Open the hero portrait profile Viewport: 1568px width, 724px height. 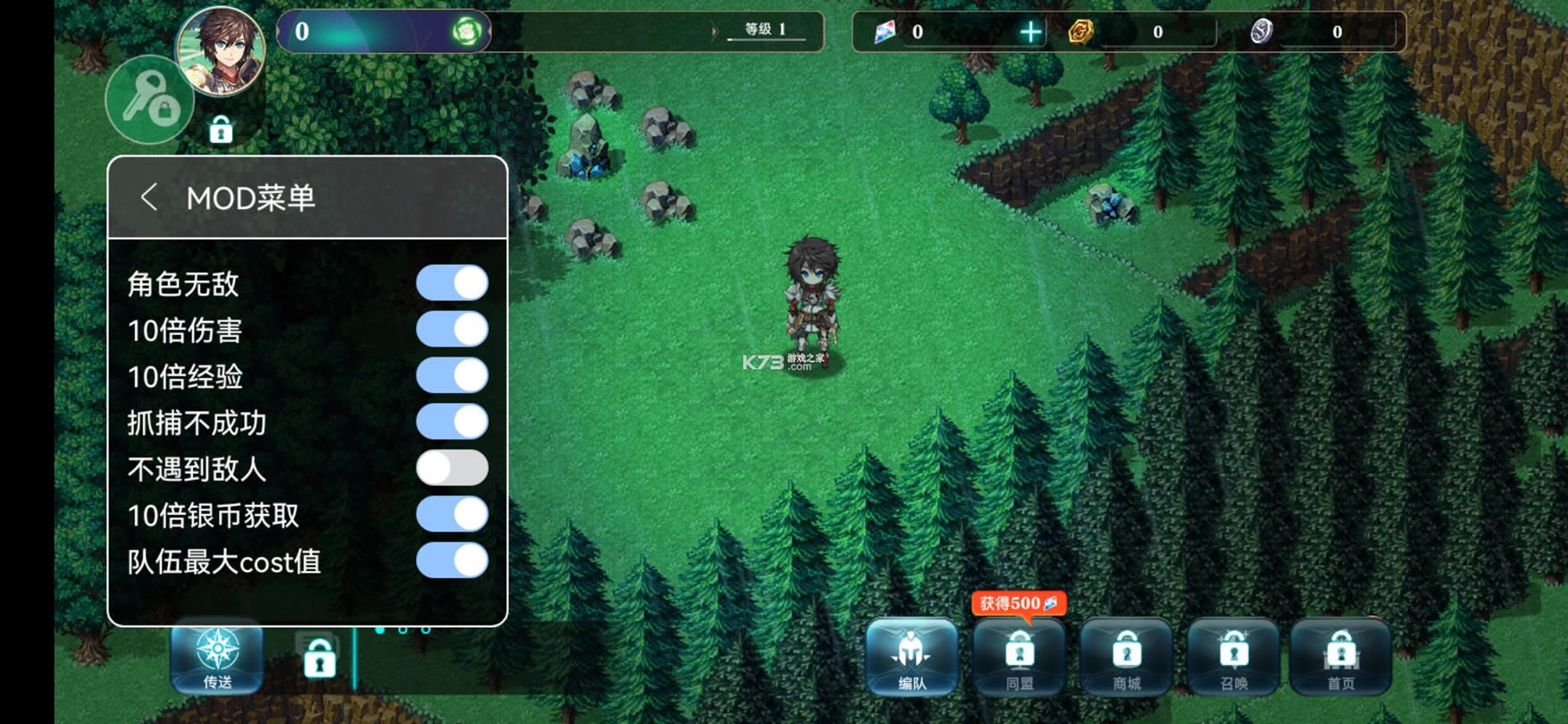click(x=221, y=50)
